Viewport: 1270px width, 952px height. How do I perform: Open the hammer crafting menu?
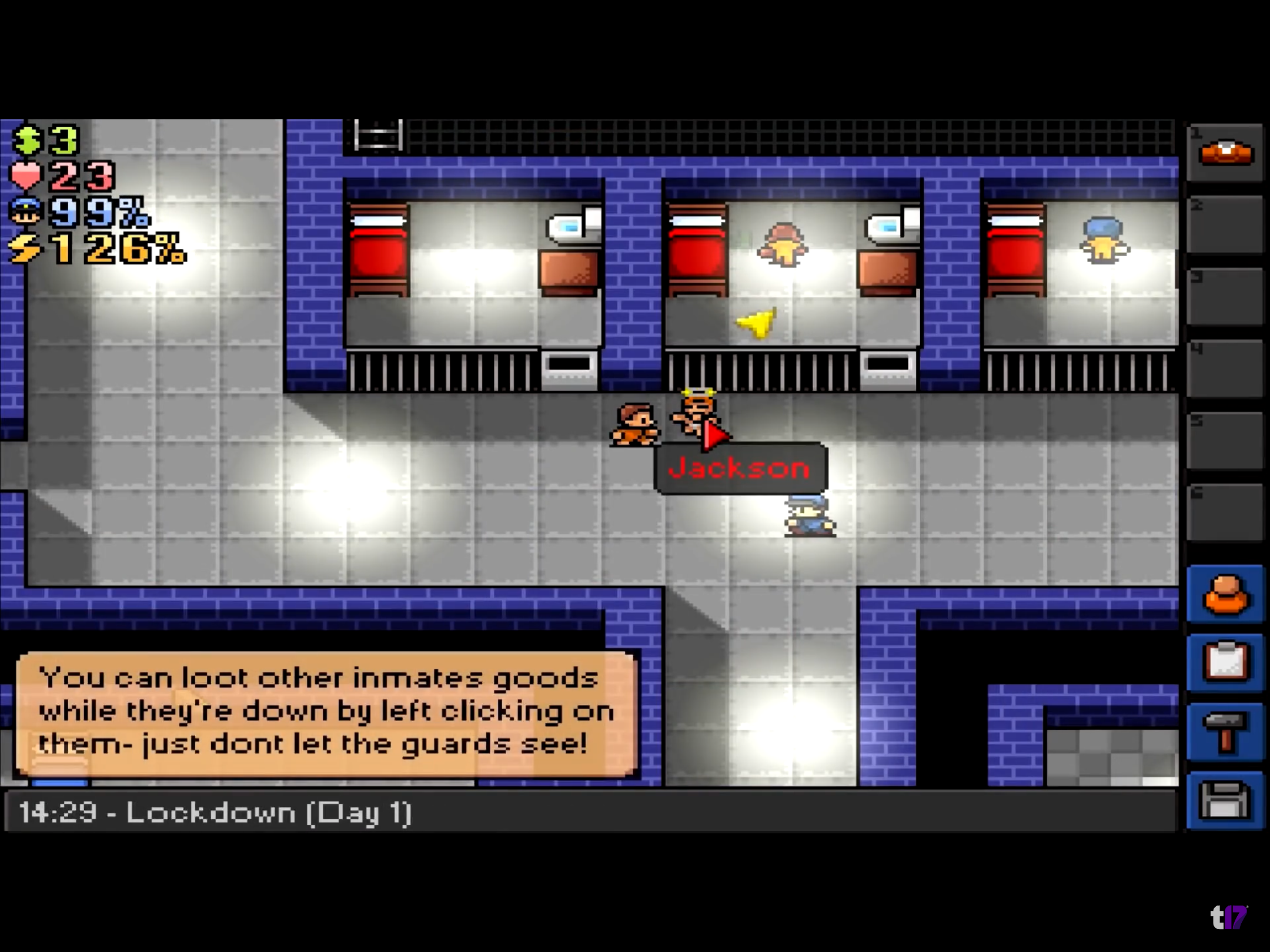click(x=1225, y=732)
